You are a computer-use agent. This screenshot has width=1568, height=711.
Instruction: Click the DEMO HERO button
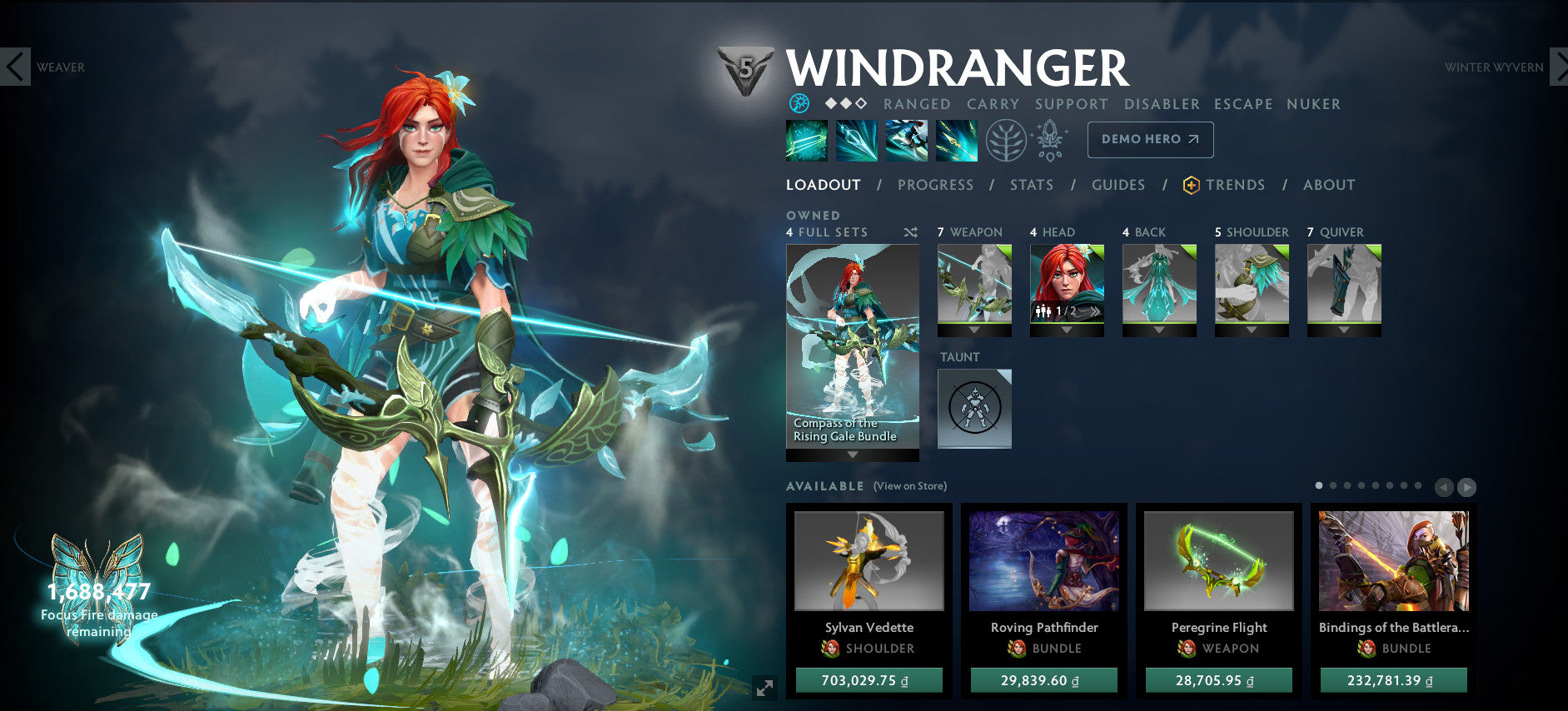(1149, 140)
